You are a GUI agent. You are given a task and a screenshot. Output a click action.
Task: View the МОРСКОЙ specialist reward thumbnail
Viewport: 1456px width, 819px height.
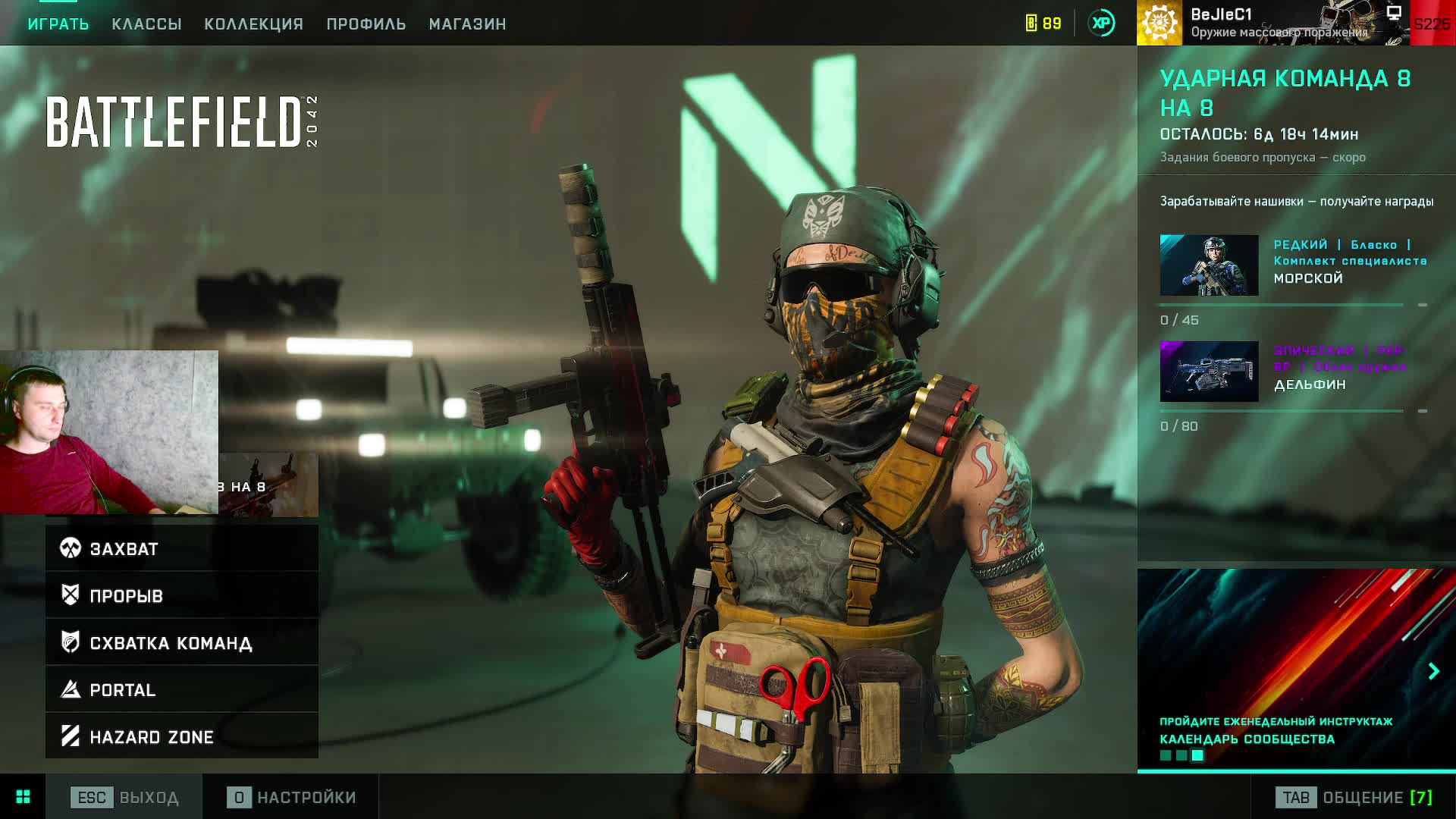(1209, 265)
